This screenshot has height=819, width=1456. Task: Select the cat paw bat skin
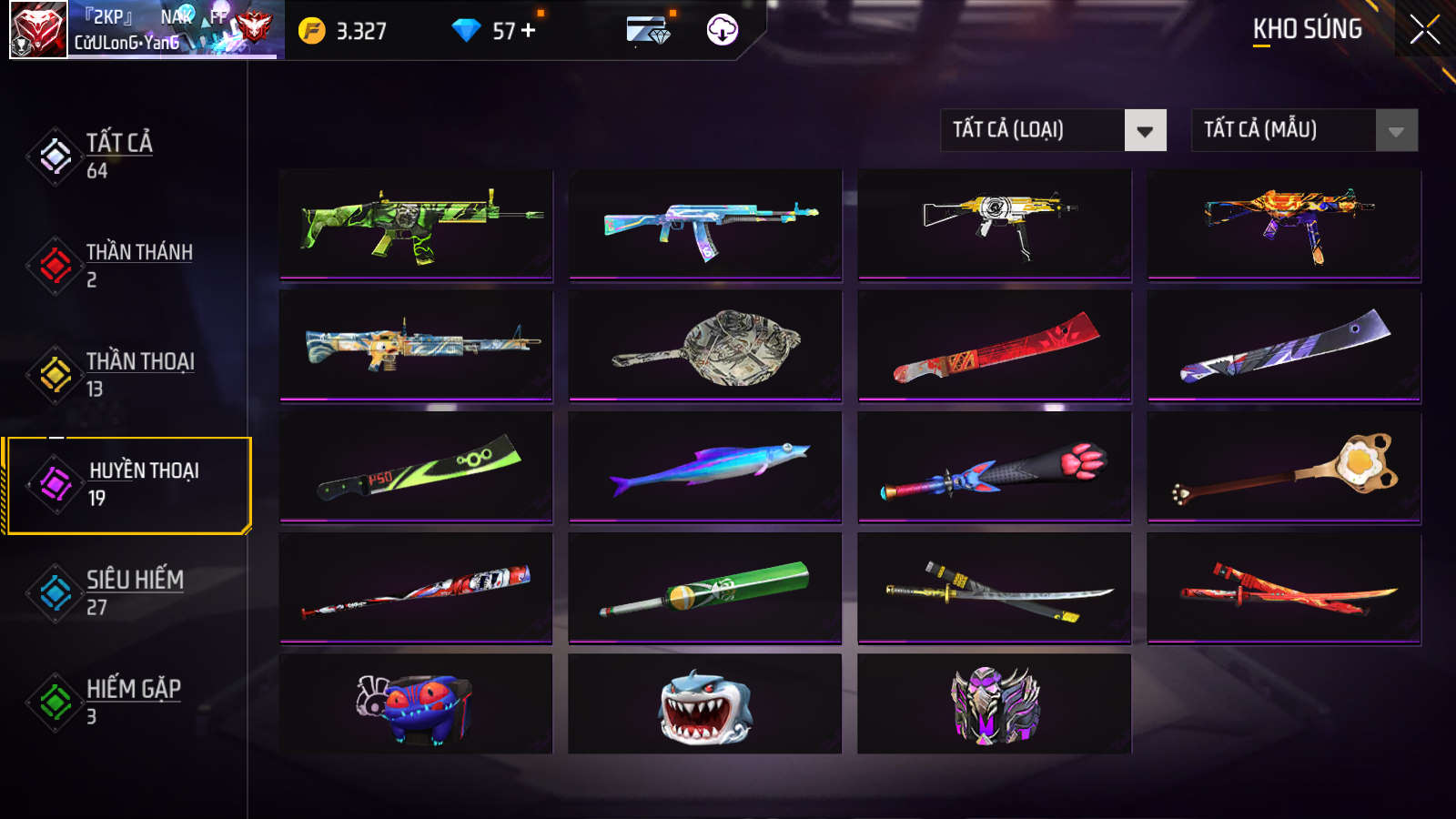pos(995,467)
